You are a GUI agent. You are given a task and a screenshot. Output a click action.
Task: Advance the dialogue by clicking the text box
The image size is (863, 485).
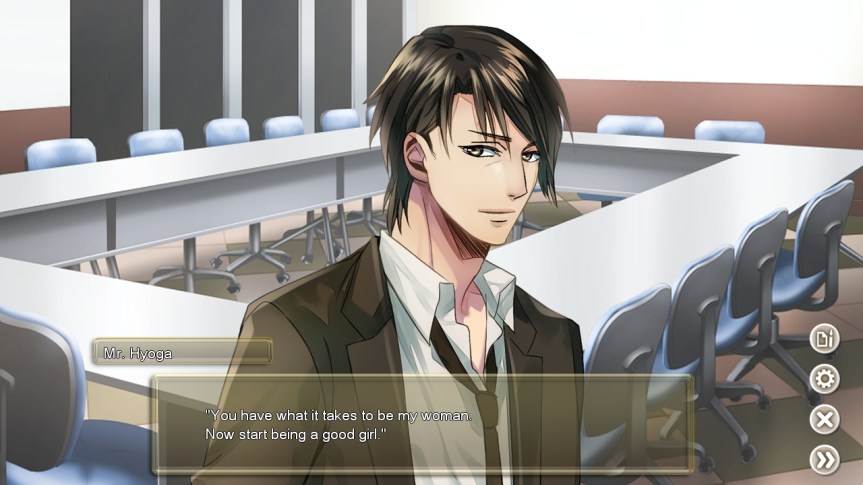[x=421, y=424]
